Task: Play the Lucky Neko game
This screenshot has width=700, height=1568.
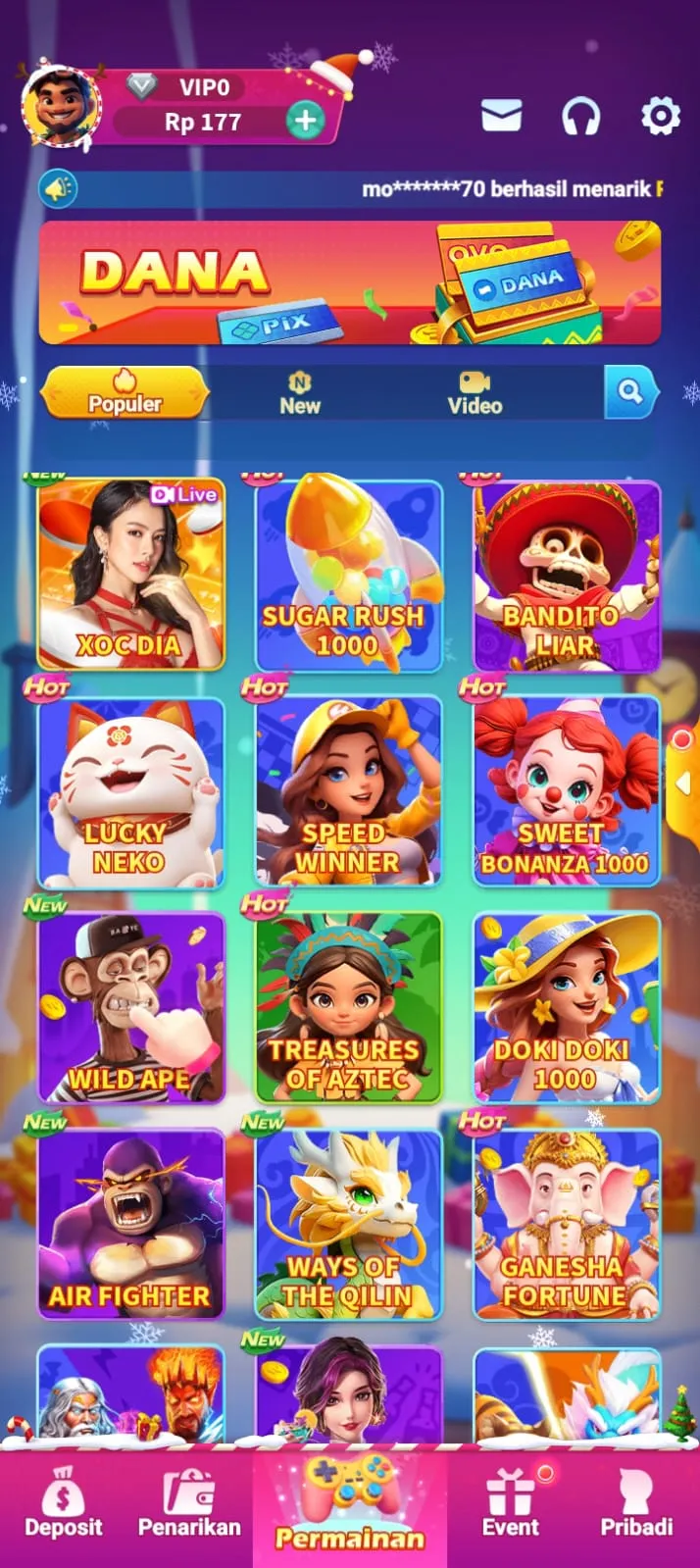Action: (x=130, y=792)
